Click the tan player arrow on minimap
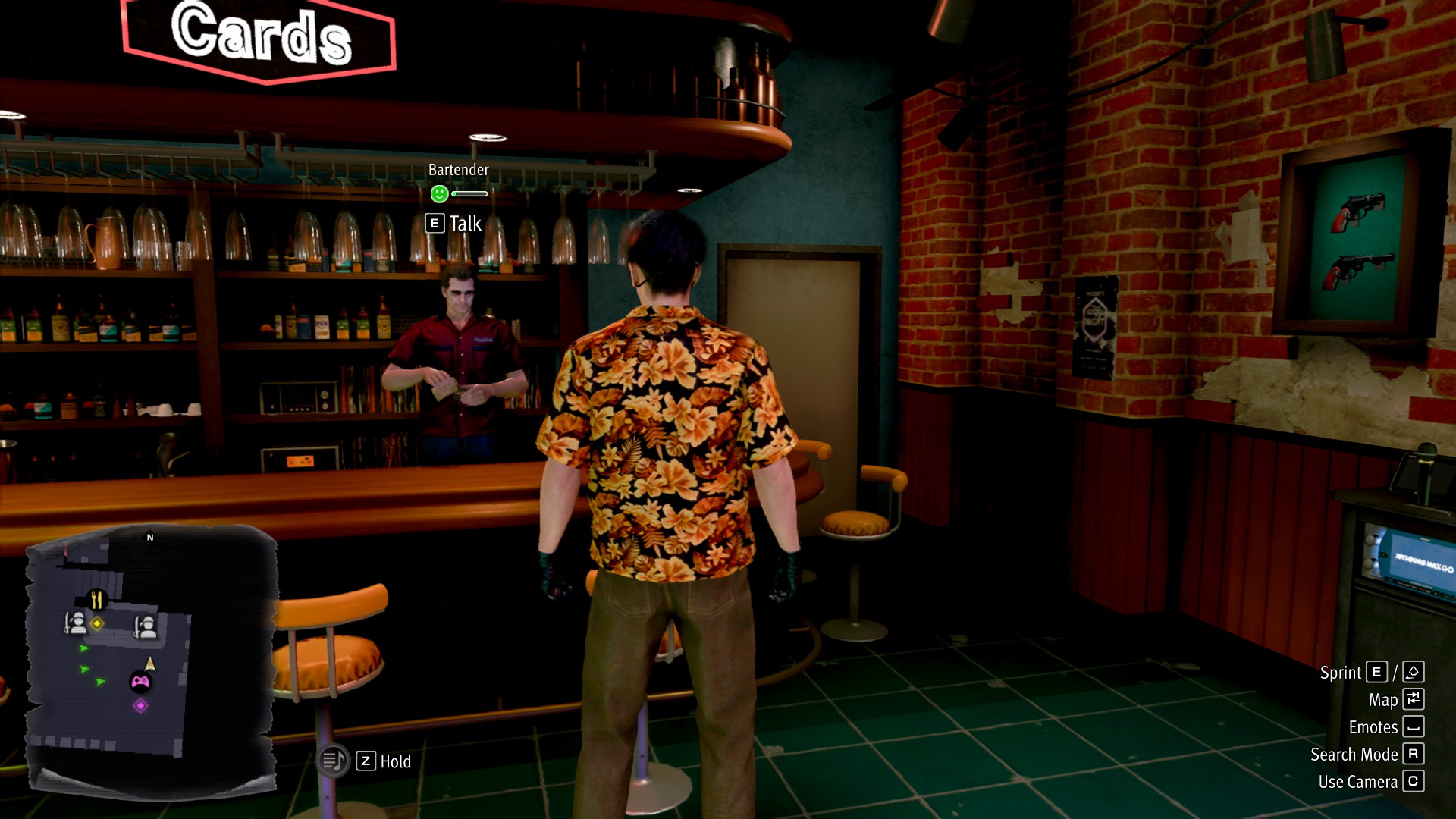This screenshot has width=1456, height=819. (x=150, y=664)
